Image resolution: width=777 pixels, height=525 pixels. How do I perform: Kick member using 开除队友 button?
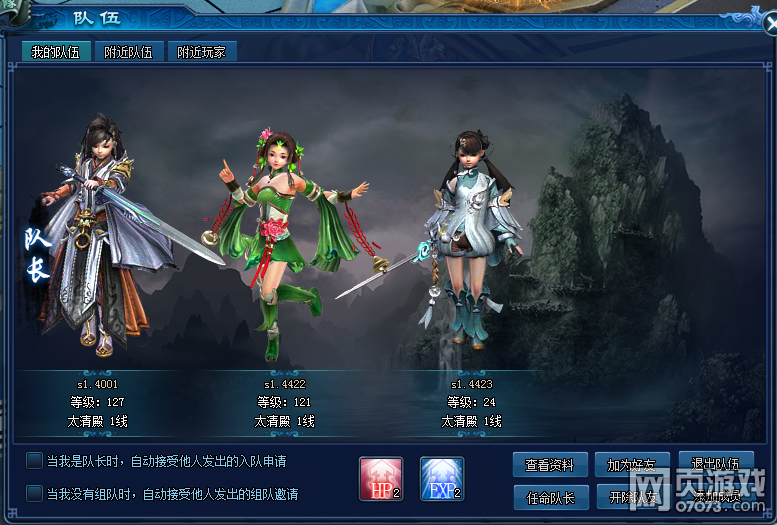[632, 497]
